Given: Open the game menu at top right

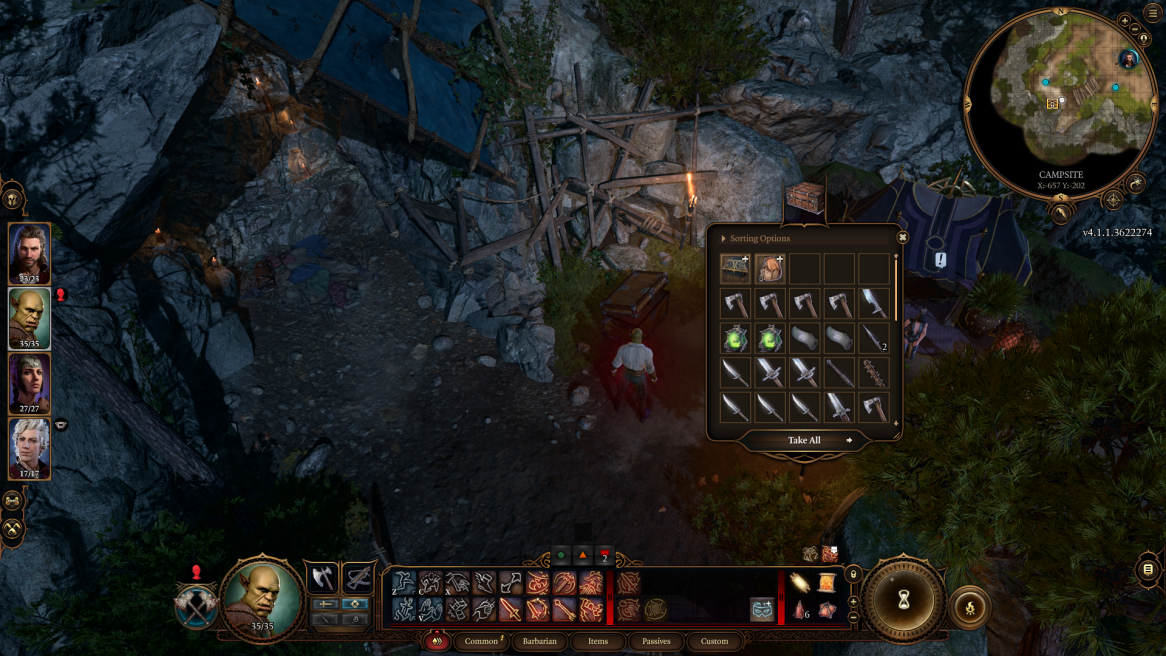Looking at the screenshot, I should tap(1152, 14).
